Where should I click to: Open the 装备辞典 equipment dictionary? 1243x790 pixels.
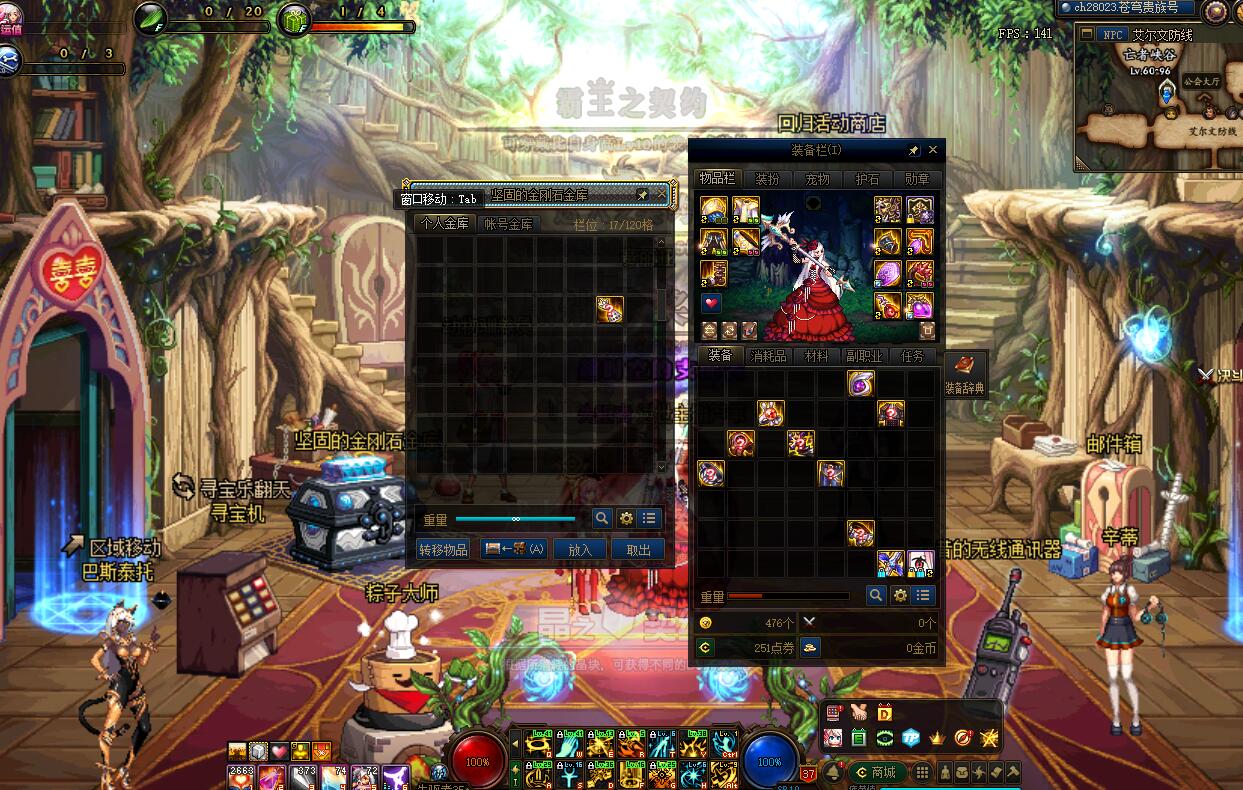965,373
